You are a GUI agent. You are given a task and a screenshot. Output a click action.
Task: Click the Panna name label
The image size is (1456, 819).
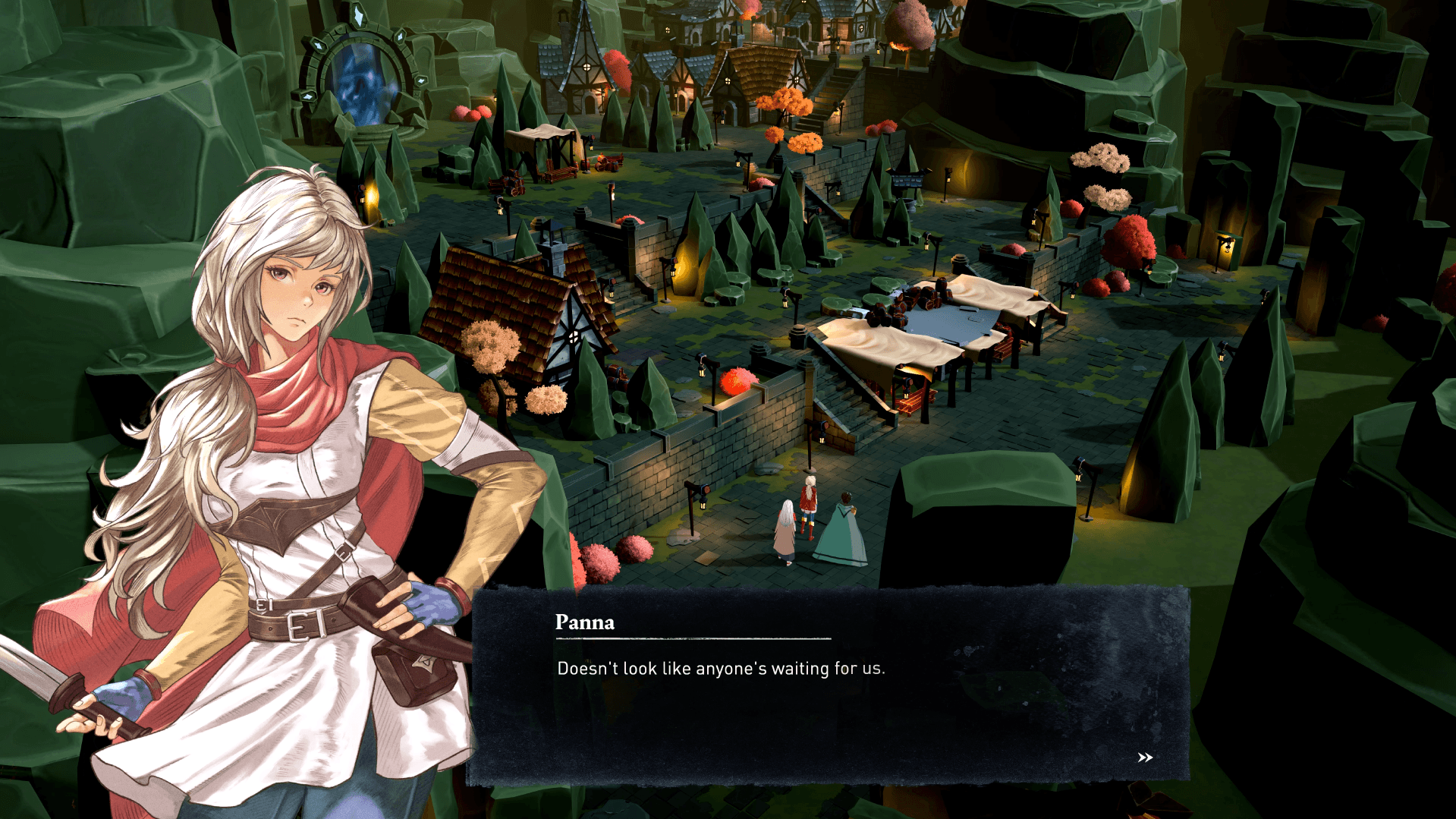click(x=585, y=623)
